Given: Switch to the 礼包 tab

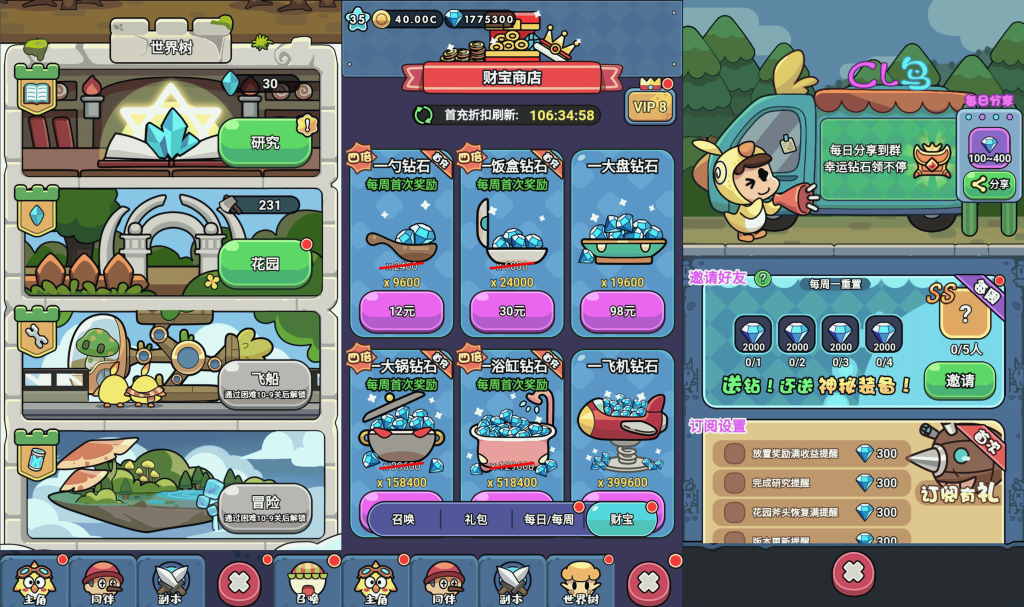Looking at the screenshot, I should coord(476,519).
